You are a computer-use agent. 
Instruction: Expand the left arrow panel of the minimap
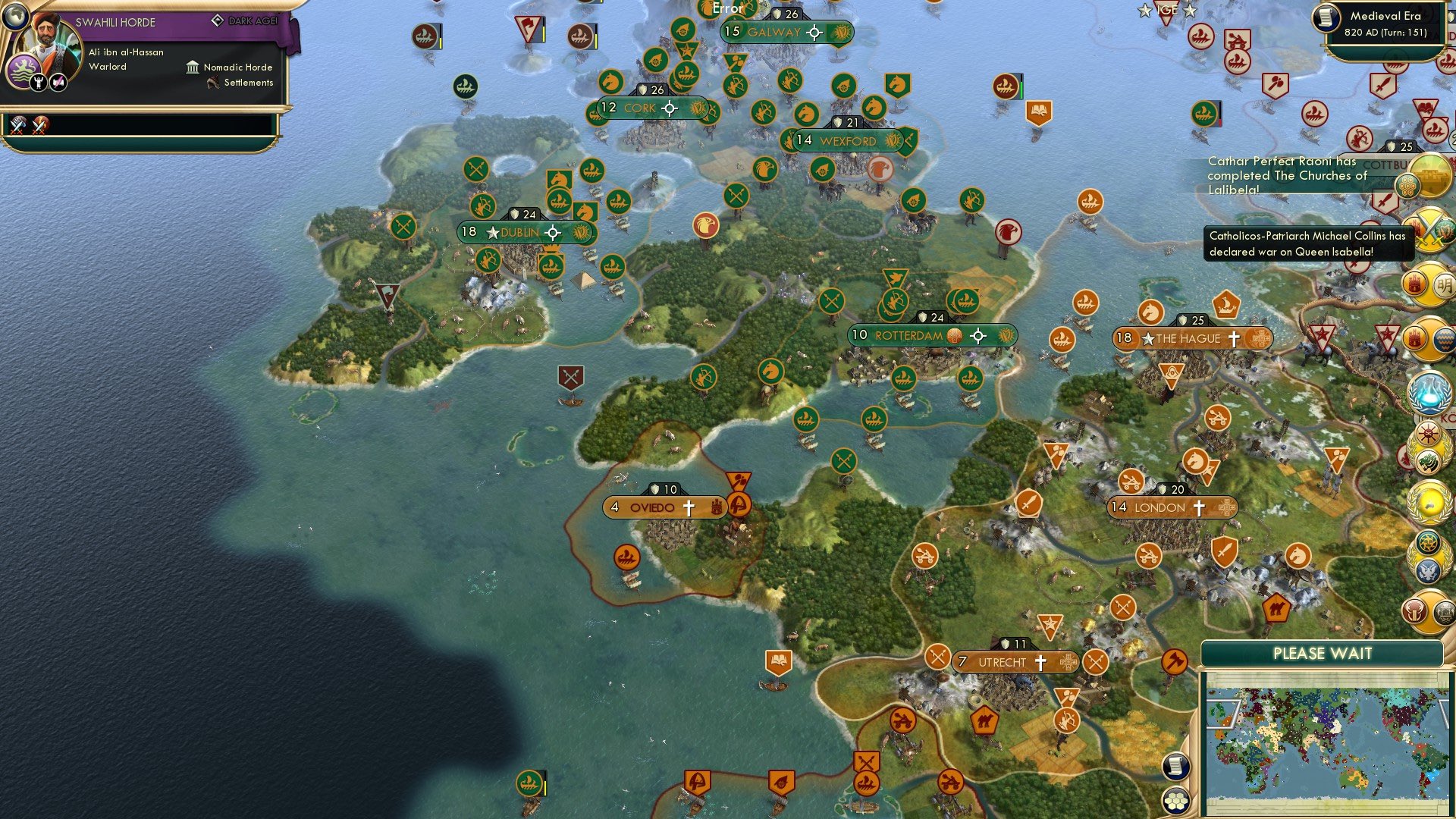pyautogui.click(x=1223, y=714)
